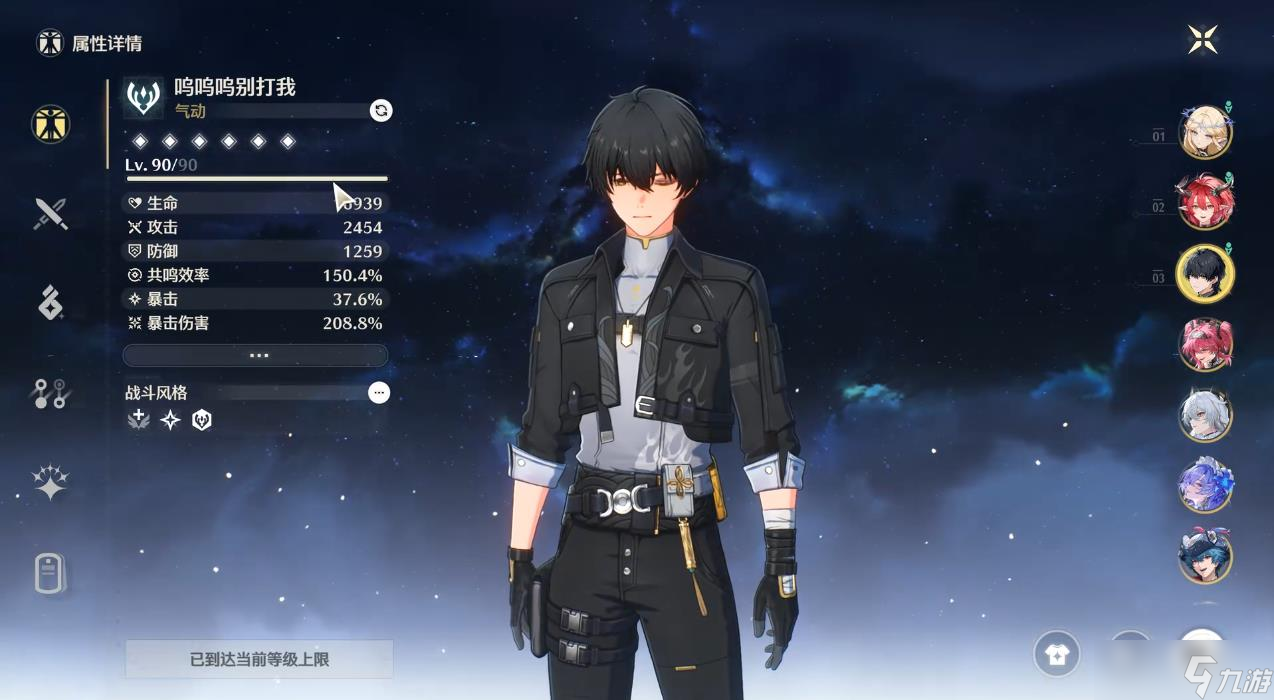Select the black-haired Rover portrait
This screenshot has height=700, width=1274.
1205,273
